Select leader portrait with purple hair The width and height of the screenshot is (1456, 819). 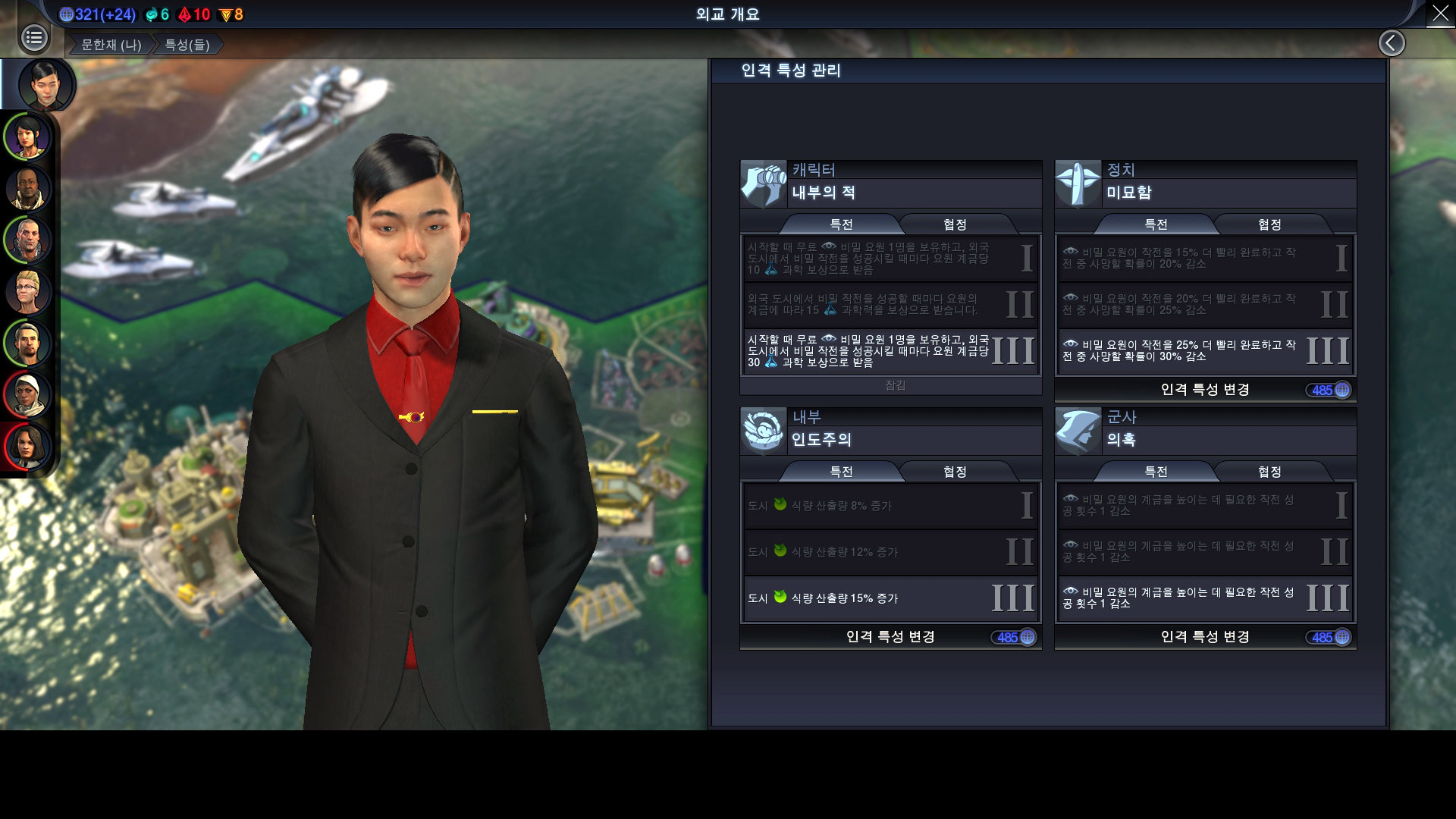28,137
